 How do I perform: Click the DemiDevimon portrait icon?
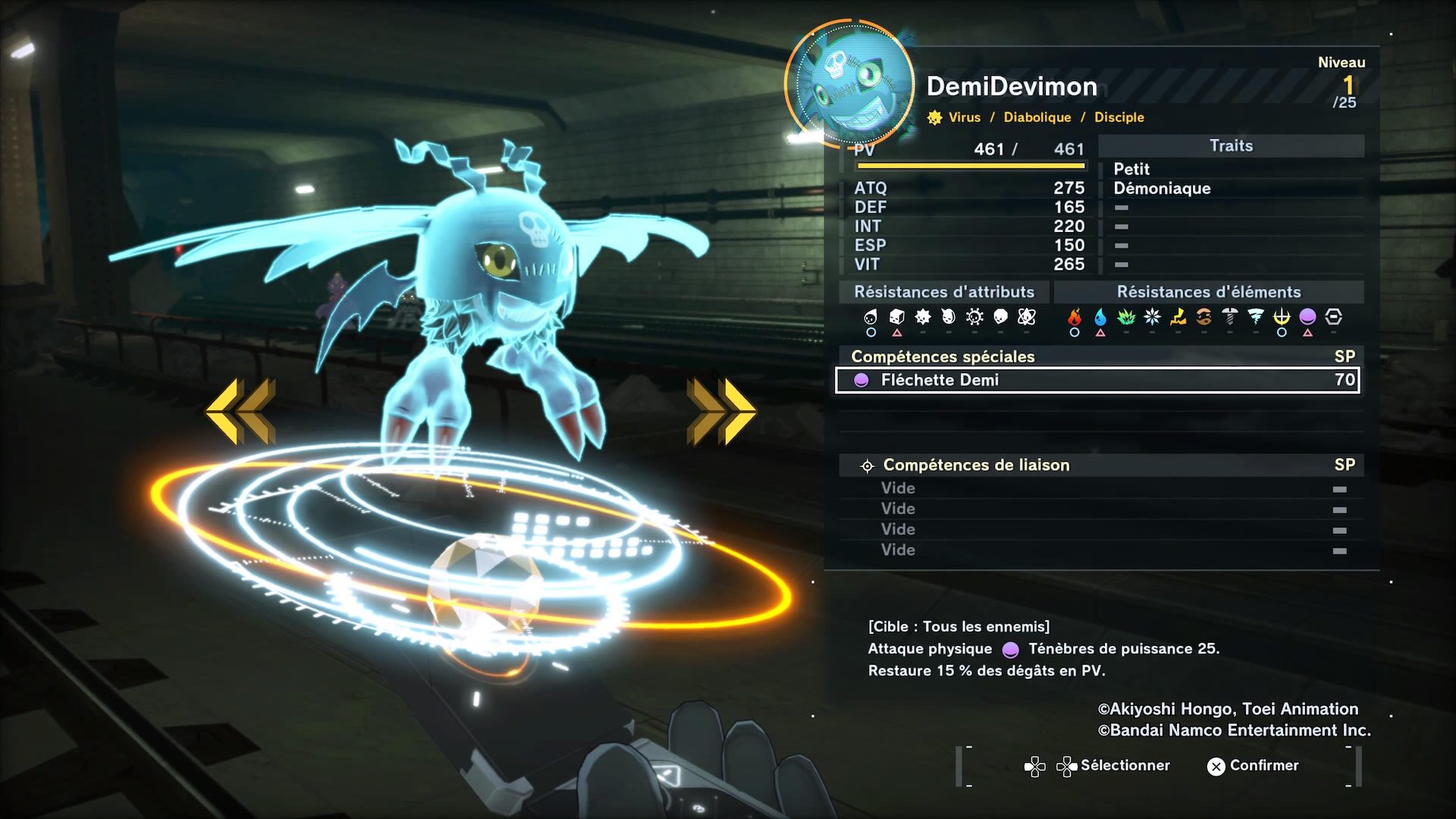click(x=849, y=83)
